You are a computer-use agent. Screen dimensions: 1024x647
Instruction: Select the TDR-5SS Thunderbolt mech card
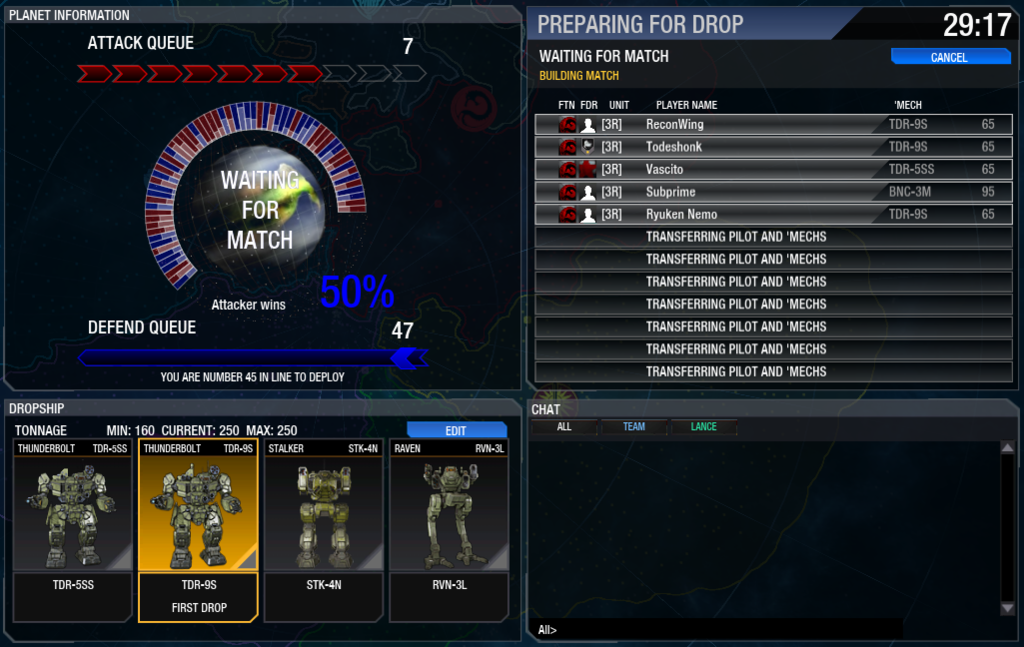pos(73,530)
